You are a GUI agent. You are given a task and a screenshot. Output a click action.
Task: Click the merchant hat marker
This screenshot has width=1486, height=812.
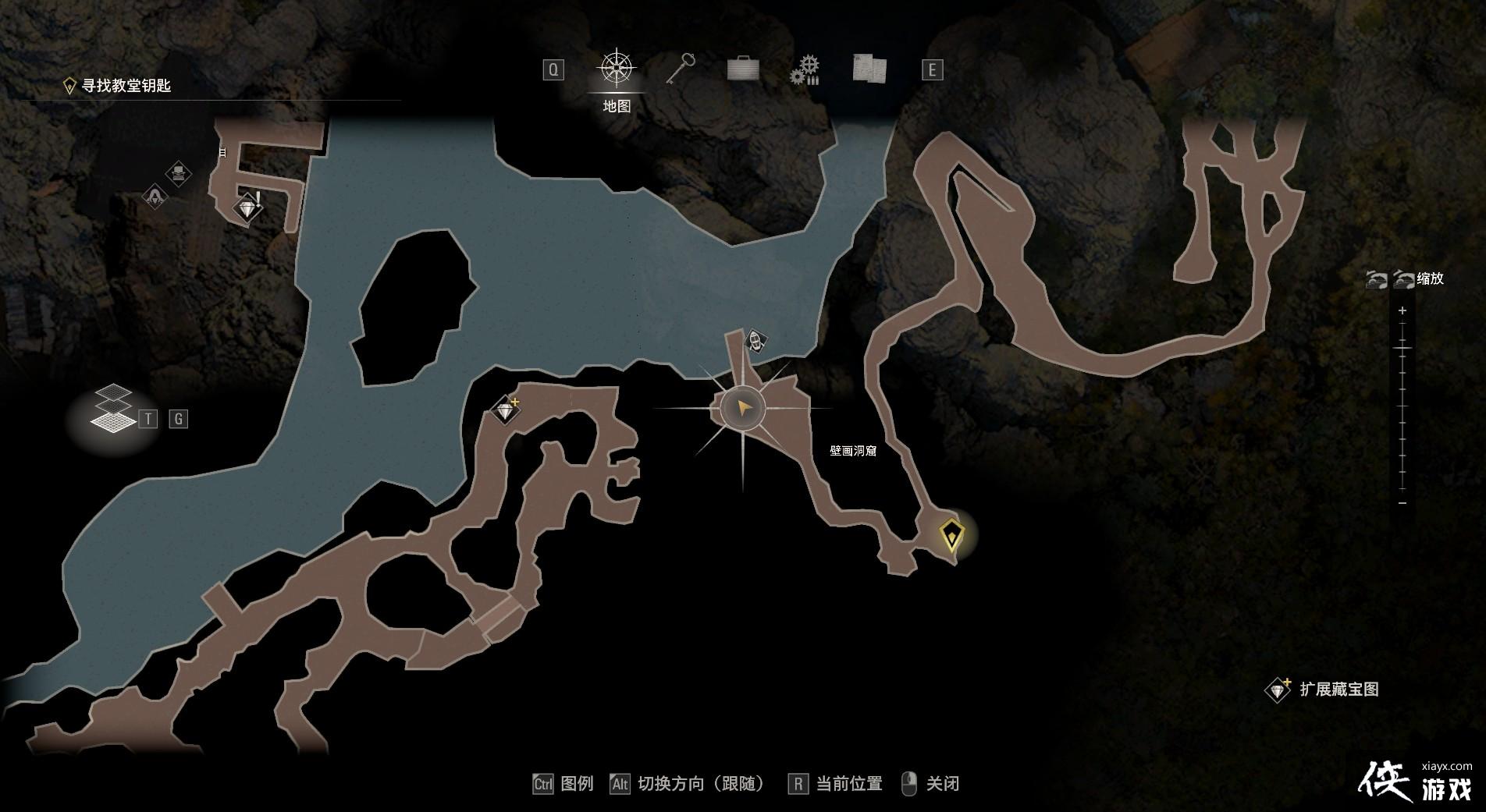tap(180, 172)
